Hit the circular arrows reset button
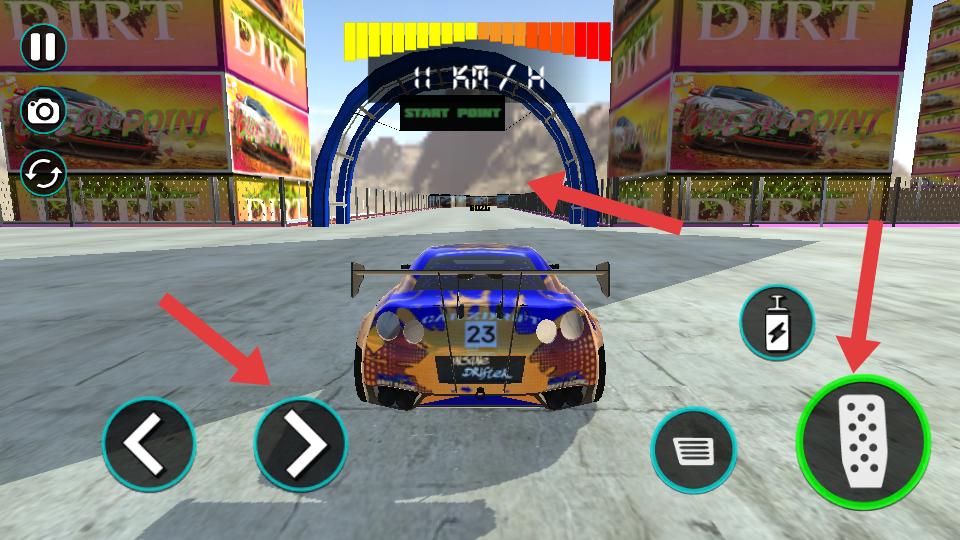The width and height of the screenshot is (960, 540). pos(43,174)
